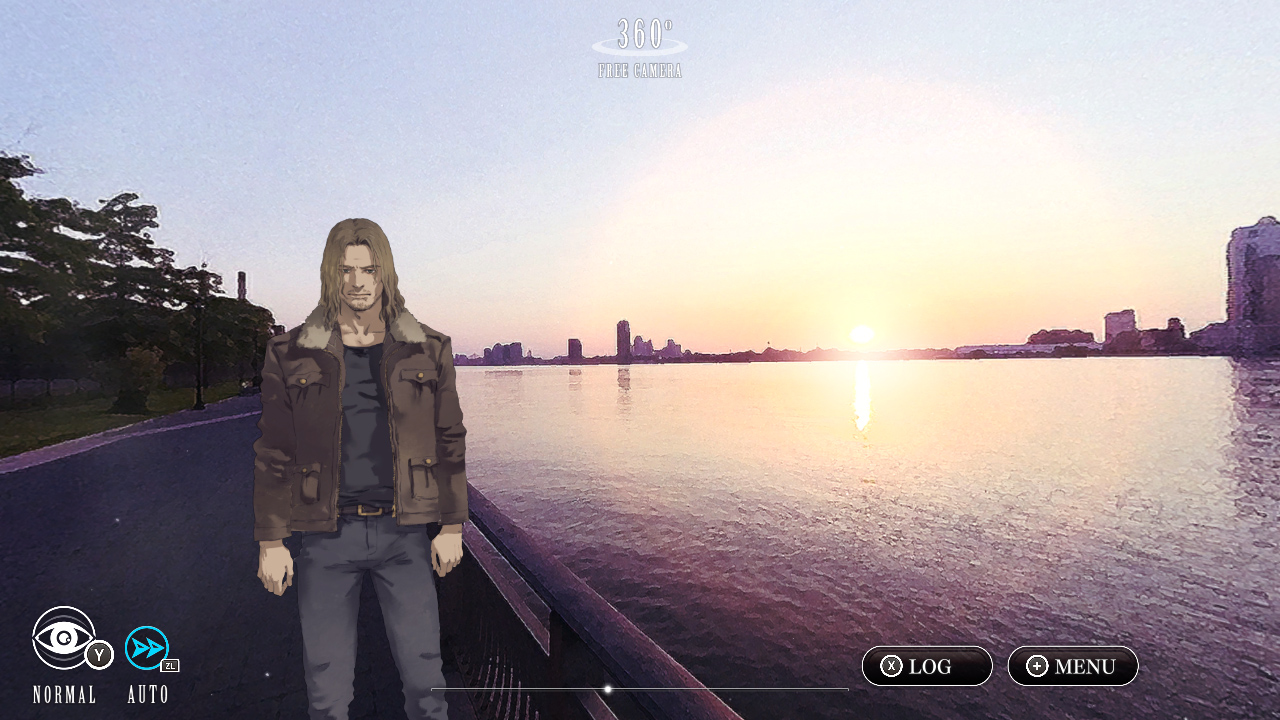The width and height of the screenshot is (1280, 720).
Task: Click the FREE CAMERA text label
Action: click(639, 69)
